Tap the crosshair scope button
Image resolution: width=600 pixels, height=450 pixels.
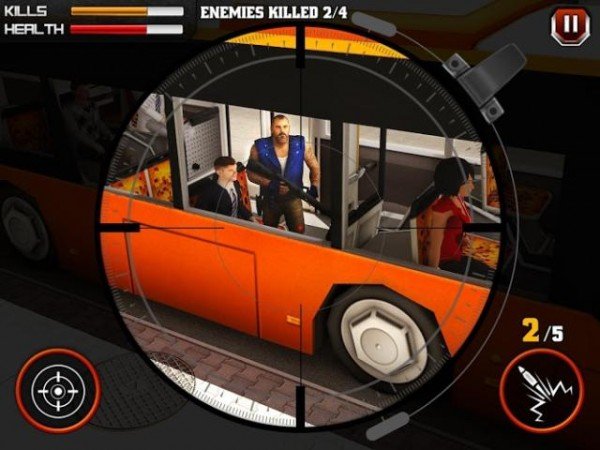coord(57,390)
